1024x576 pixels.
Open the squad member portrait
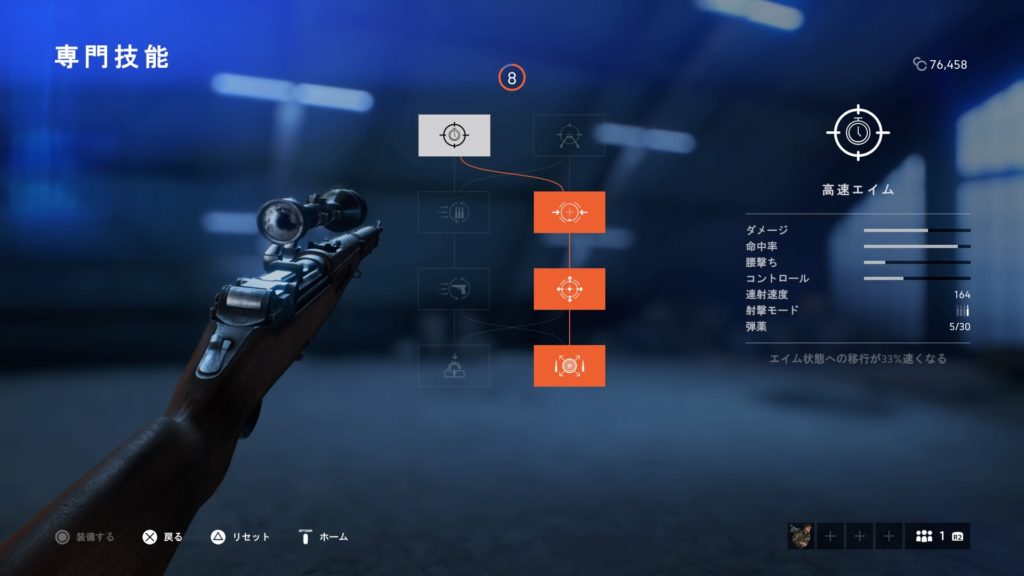click(800, 536)
